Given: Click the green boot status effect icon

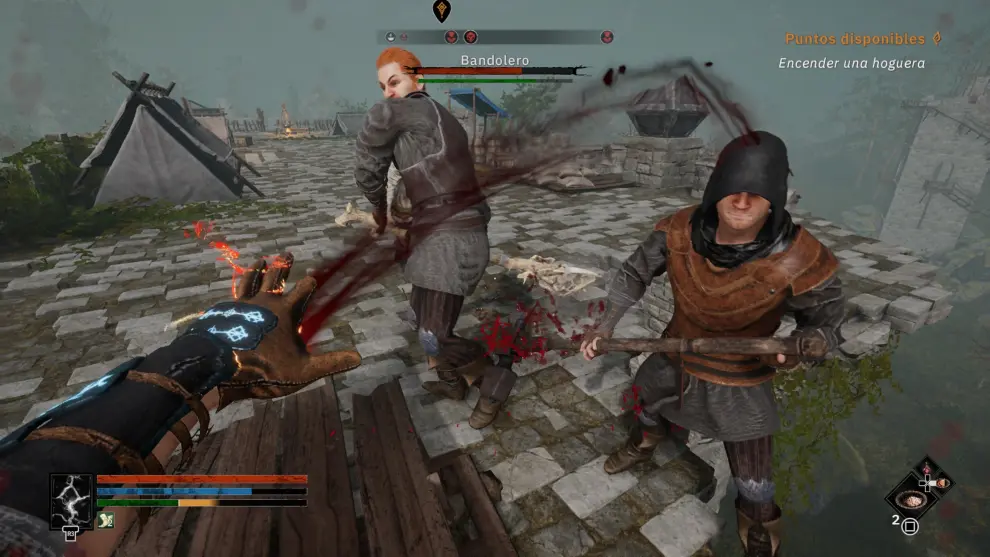Looking at the screenshot, I should (x=106, y=520).
